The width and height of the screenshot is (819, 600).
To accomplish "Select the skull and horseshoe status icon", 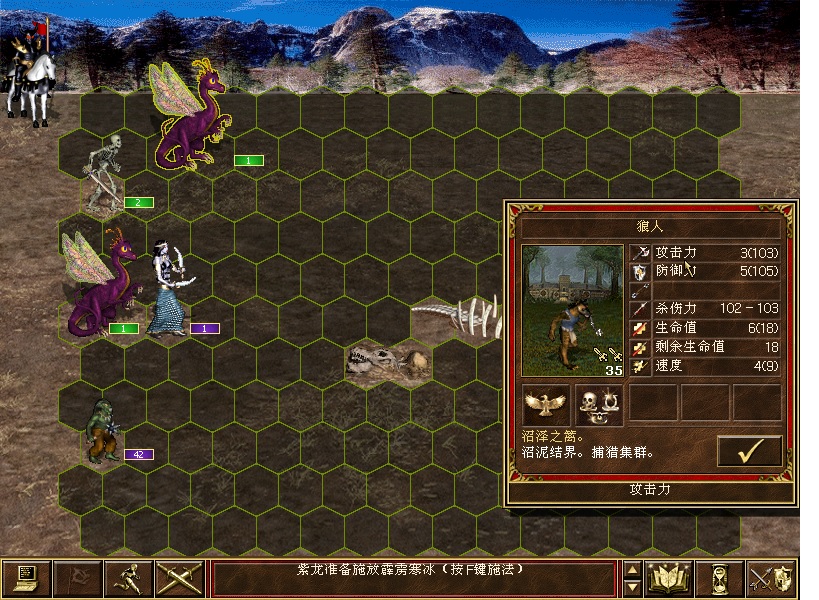I will click(x=598, y=403).
